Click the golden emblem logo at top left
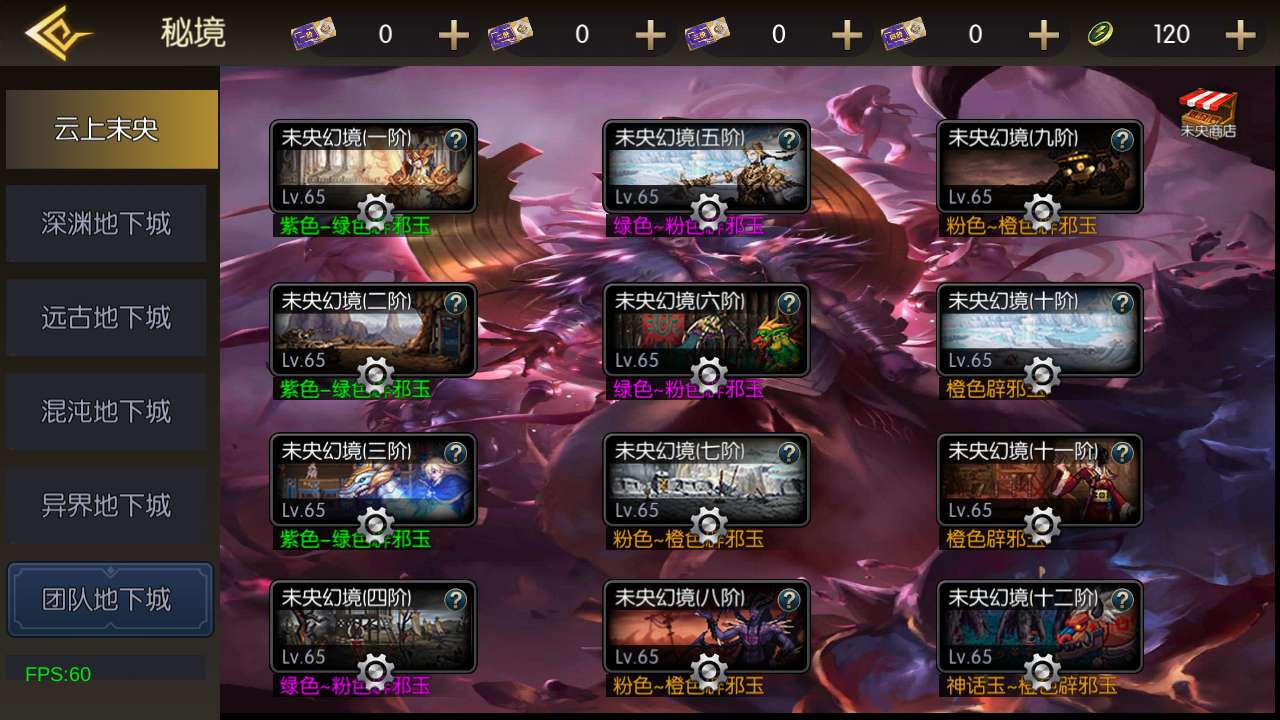This screenshot has width=1280, height=720. [60, 33]
